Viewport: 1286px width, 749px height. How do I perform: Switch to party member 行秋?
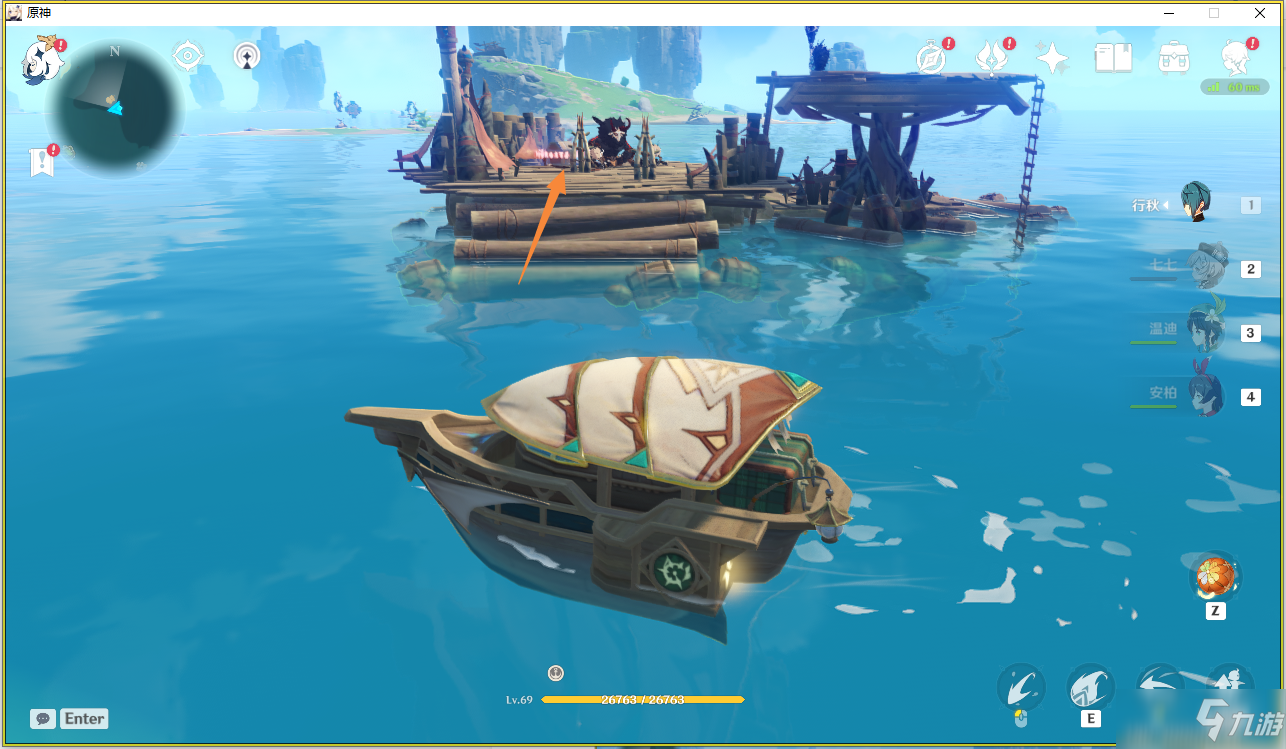pos(1197,203)
